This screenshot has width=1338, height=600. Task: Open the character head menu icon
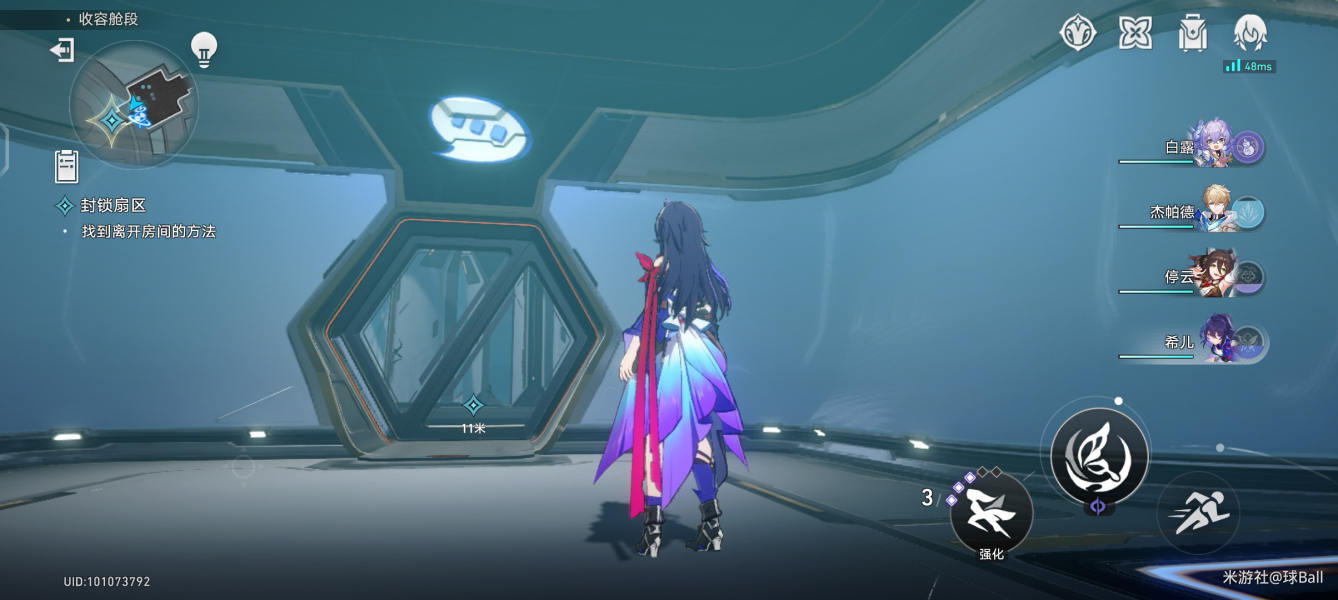coord(1251,34)
